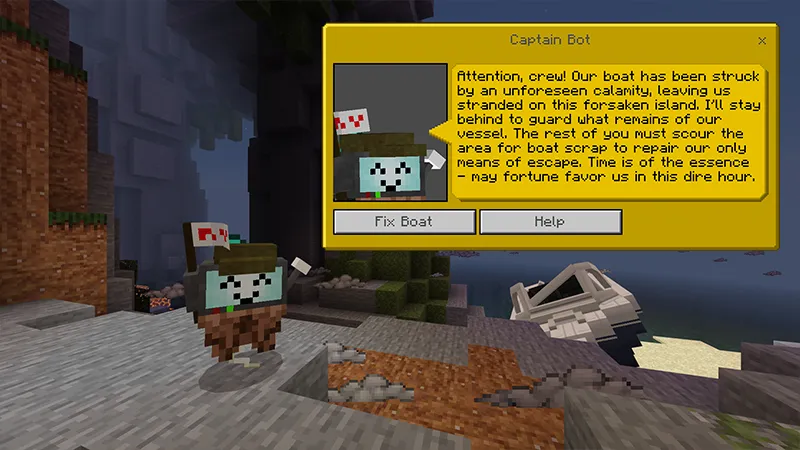Close the Captain Bot dialogue window
Screen dimensions: 800x450
coord(762,41)
